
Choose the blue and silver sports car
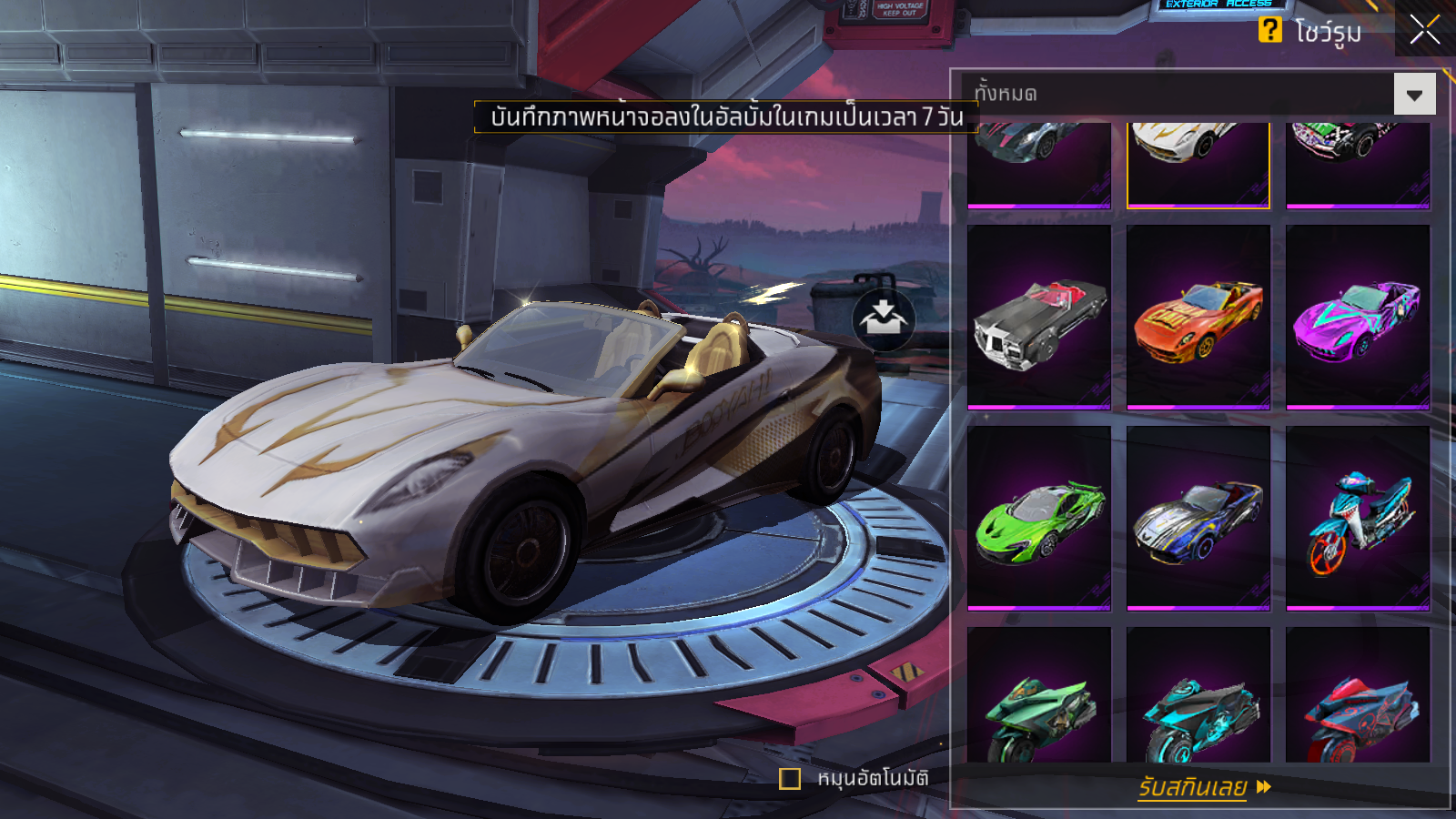(1198, 517)
